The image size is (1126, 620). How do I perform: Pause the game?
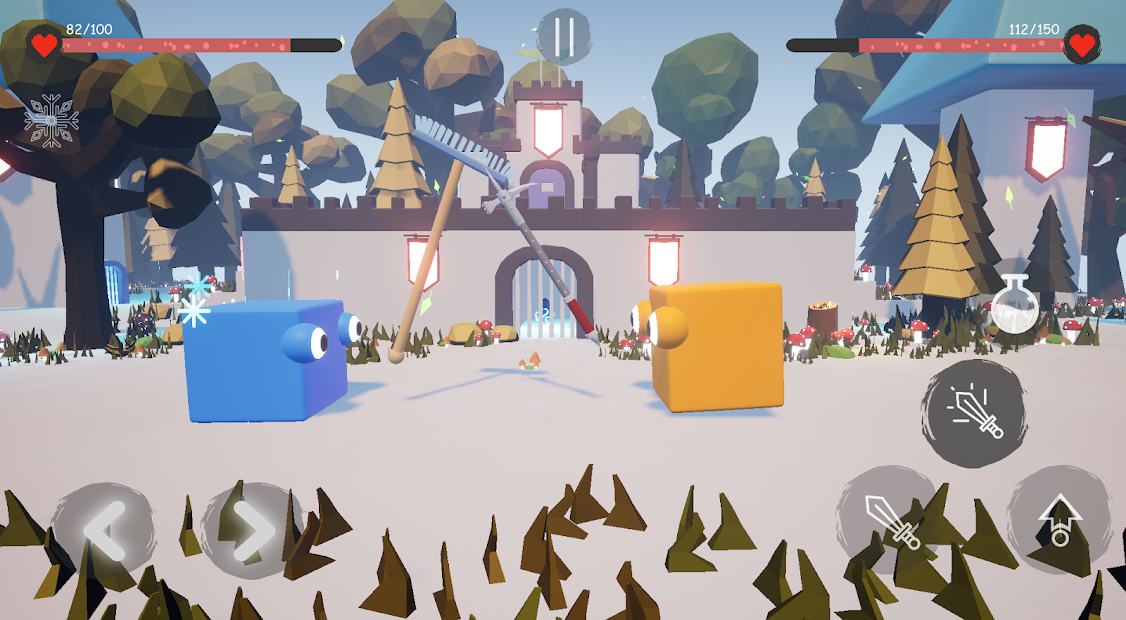tap(564, 37)
